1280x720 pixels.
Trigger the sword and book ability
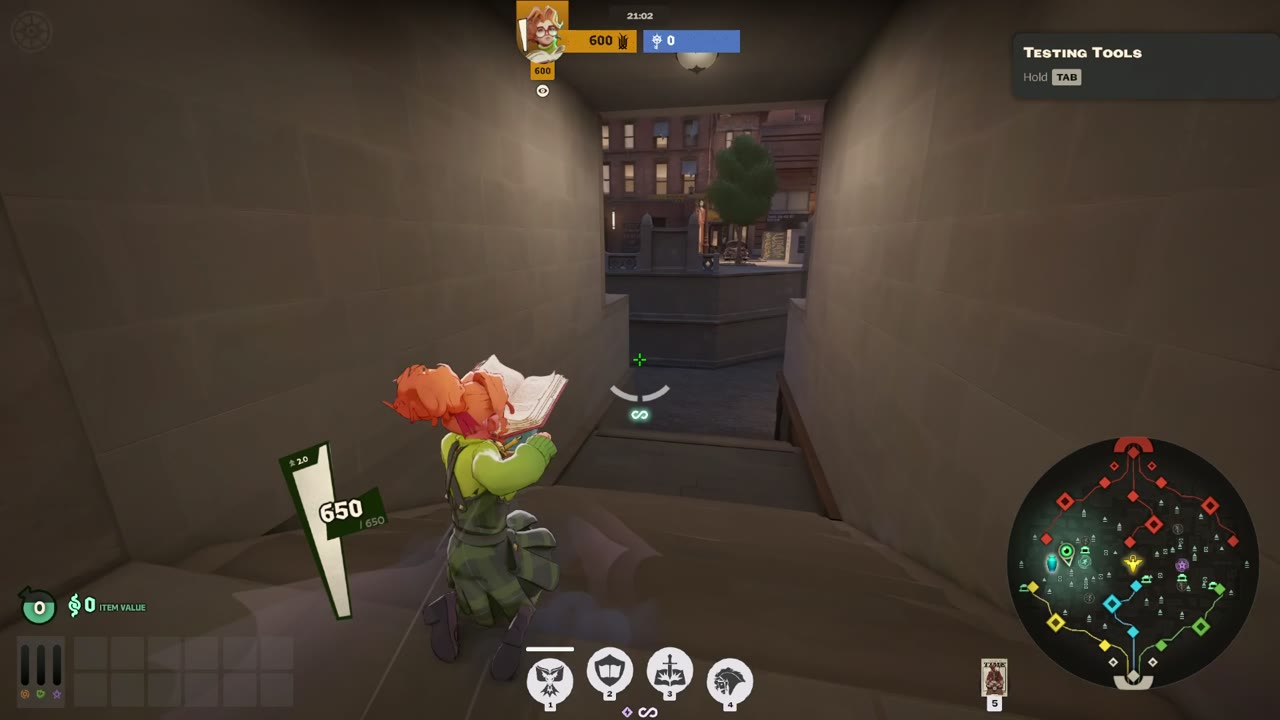[670, 672]
